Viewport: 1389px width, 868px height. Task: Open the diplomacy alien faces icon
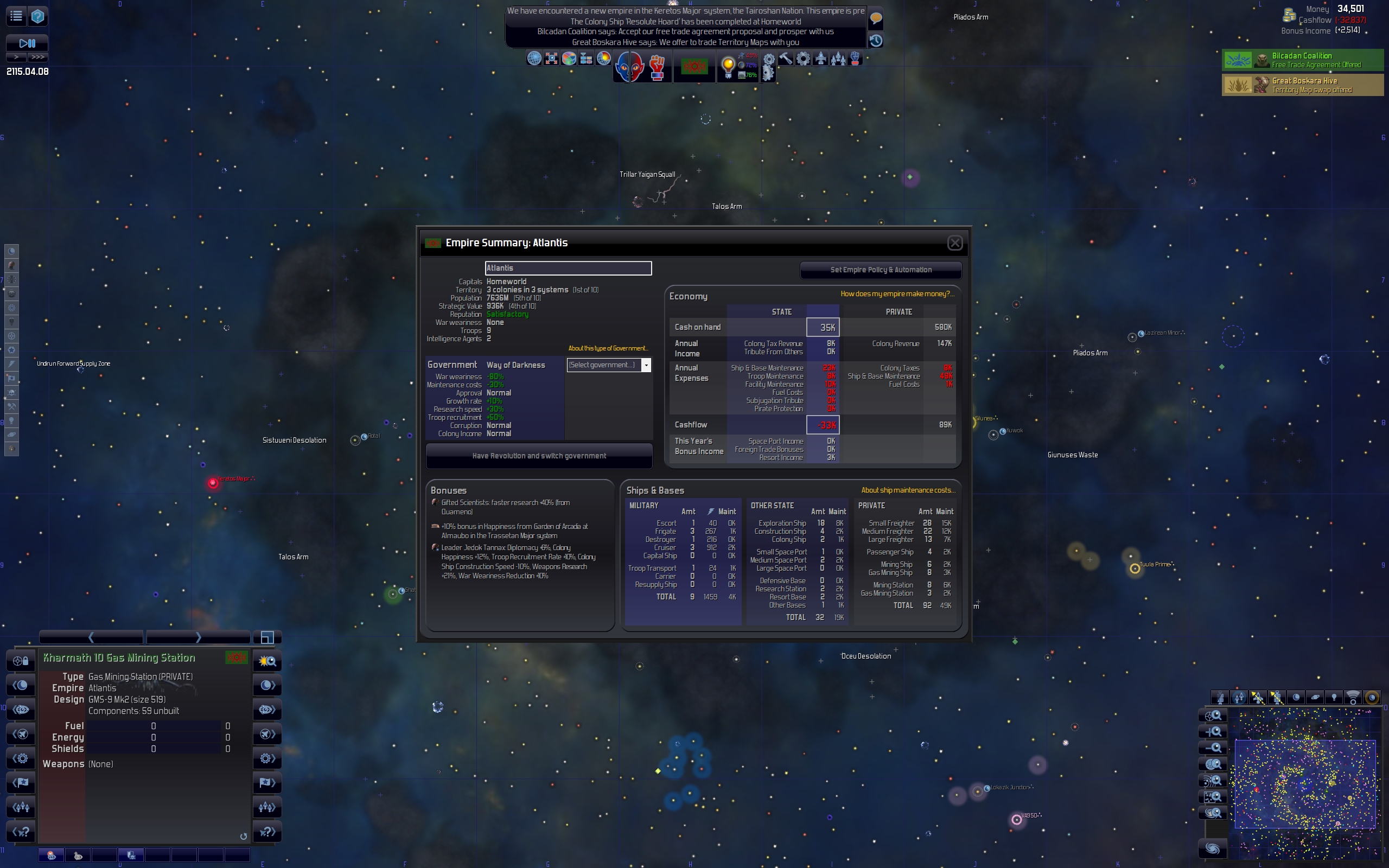[629, 67]
